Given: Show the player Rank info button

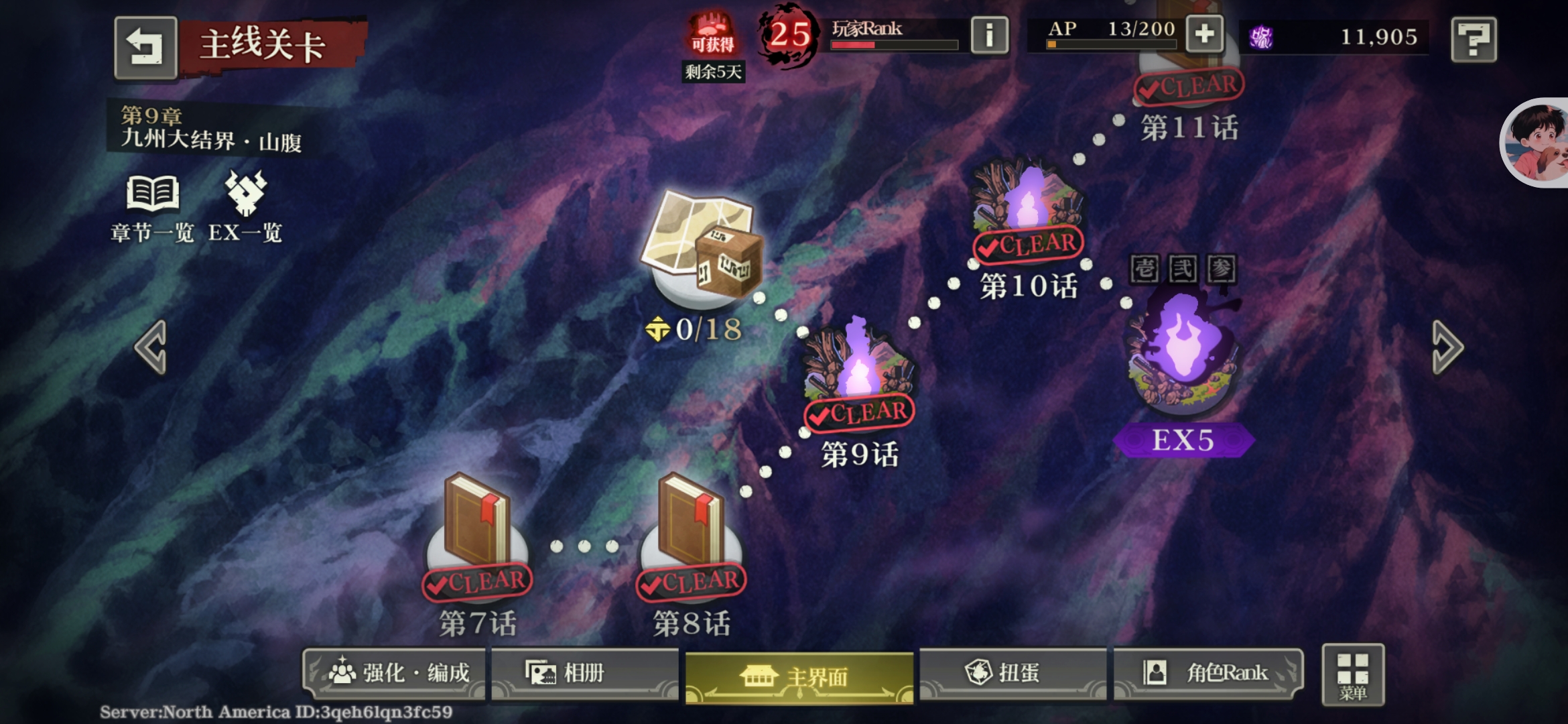Looking at the screenshot, I should coord(989,35).
